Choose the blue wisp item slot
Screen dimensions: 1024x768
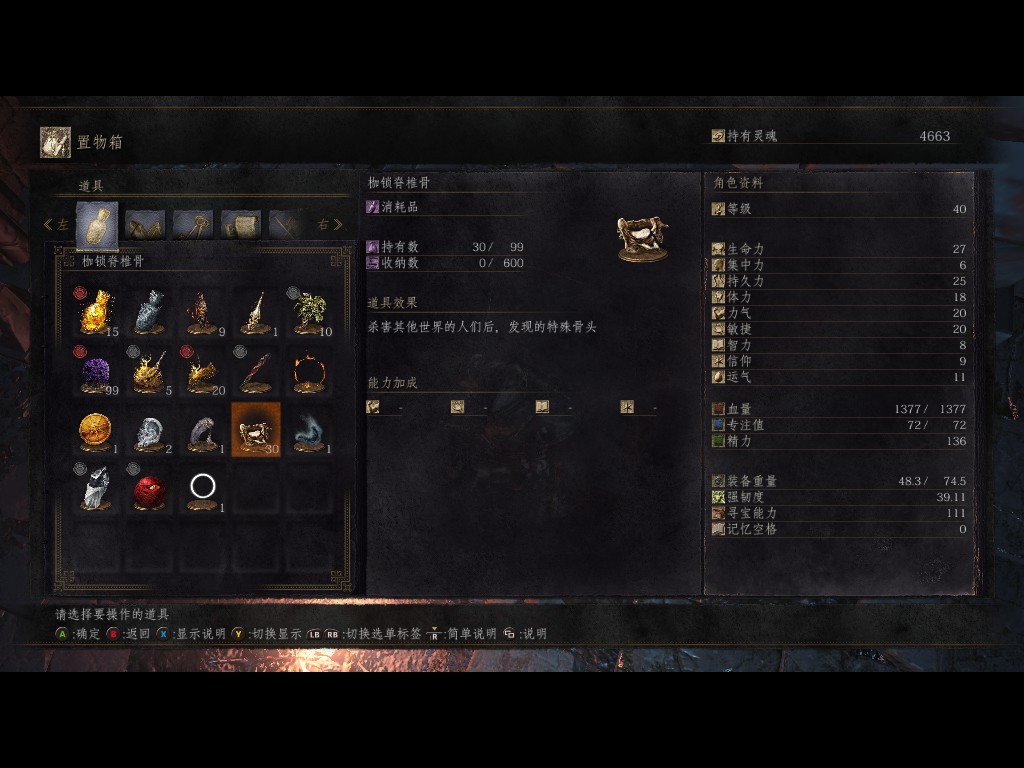311,430
